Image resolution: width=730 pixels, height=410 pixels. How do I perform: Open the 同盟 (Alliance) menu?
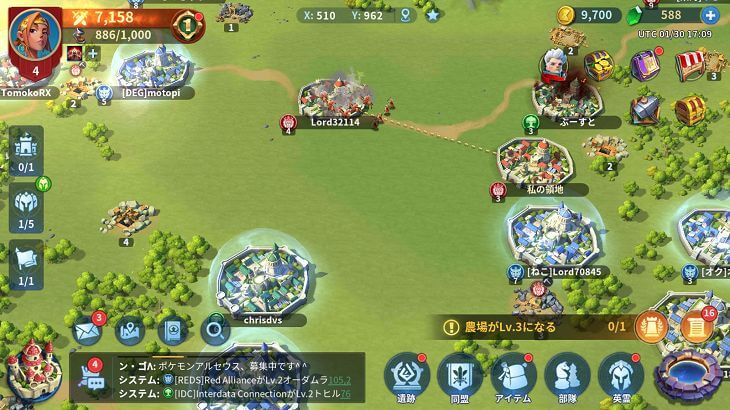[x=460, y=376]
